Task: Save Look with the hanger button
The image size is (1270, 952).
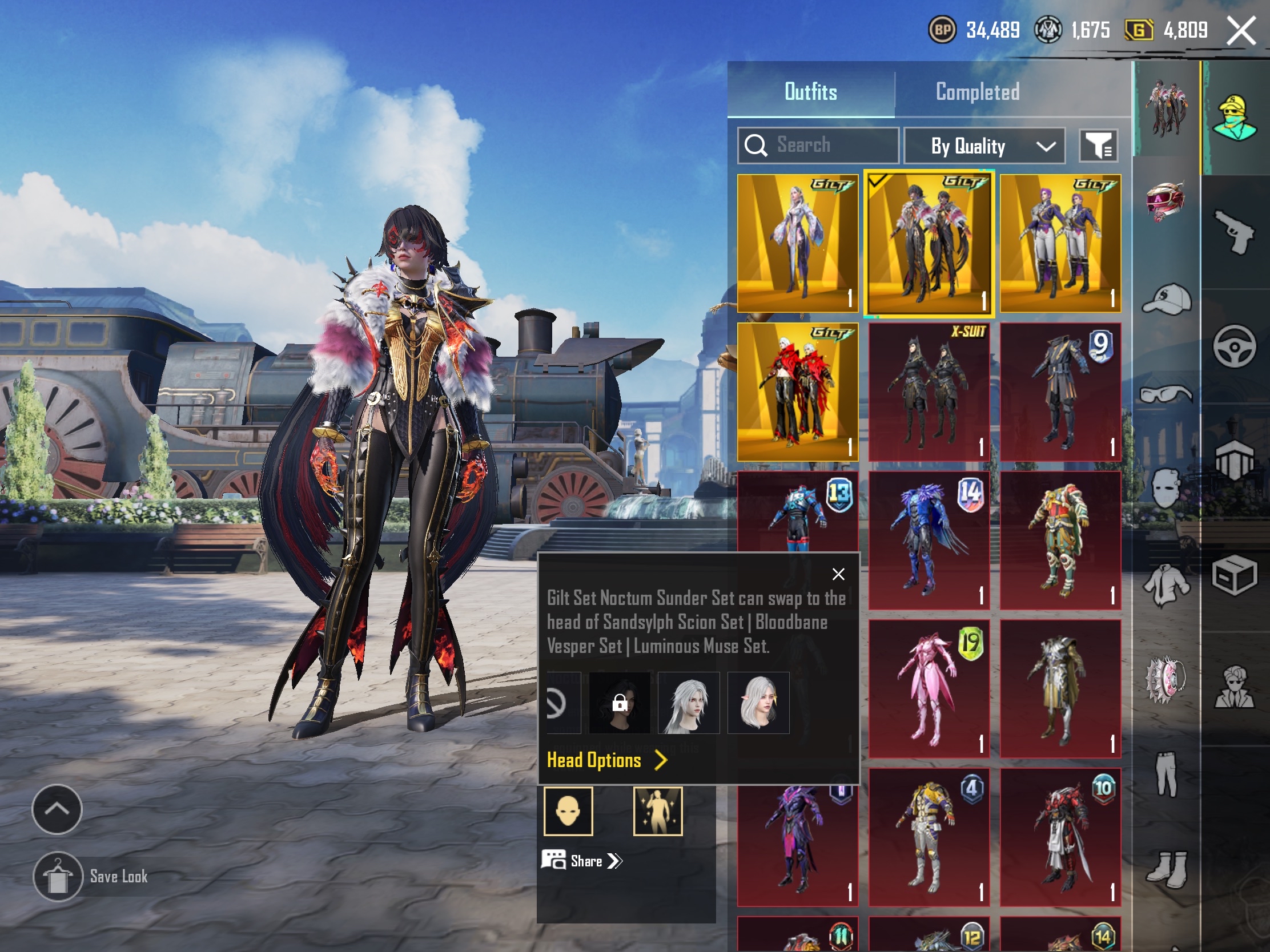Action: (x=58, y=876)
